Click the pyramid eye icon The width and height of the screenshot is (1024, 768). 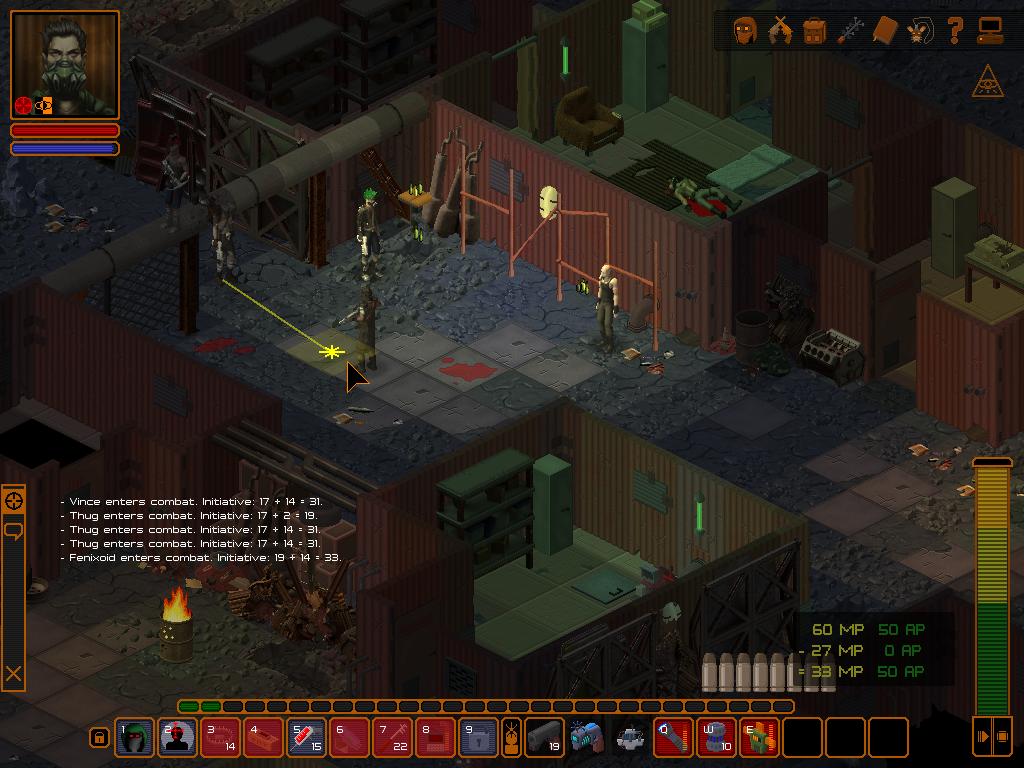click(988, 83)
